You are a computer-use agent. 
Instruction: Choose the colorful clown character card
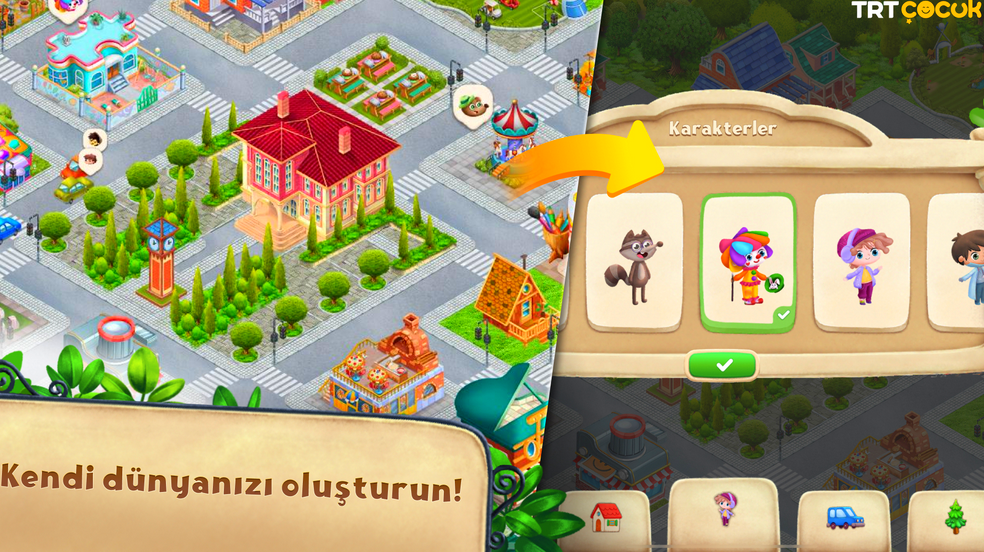point(748,262)
